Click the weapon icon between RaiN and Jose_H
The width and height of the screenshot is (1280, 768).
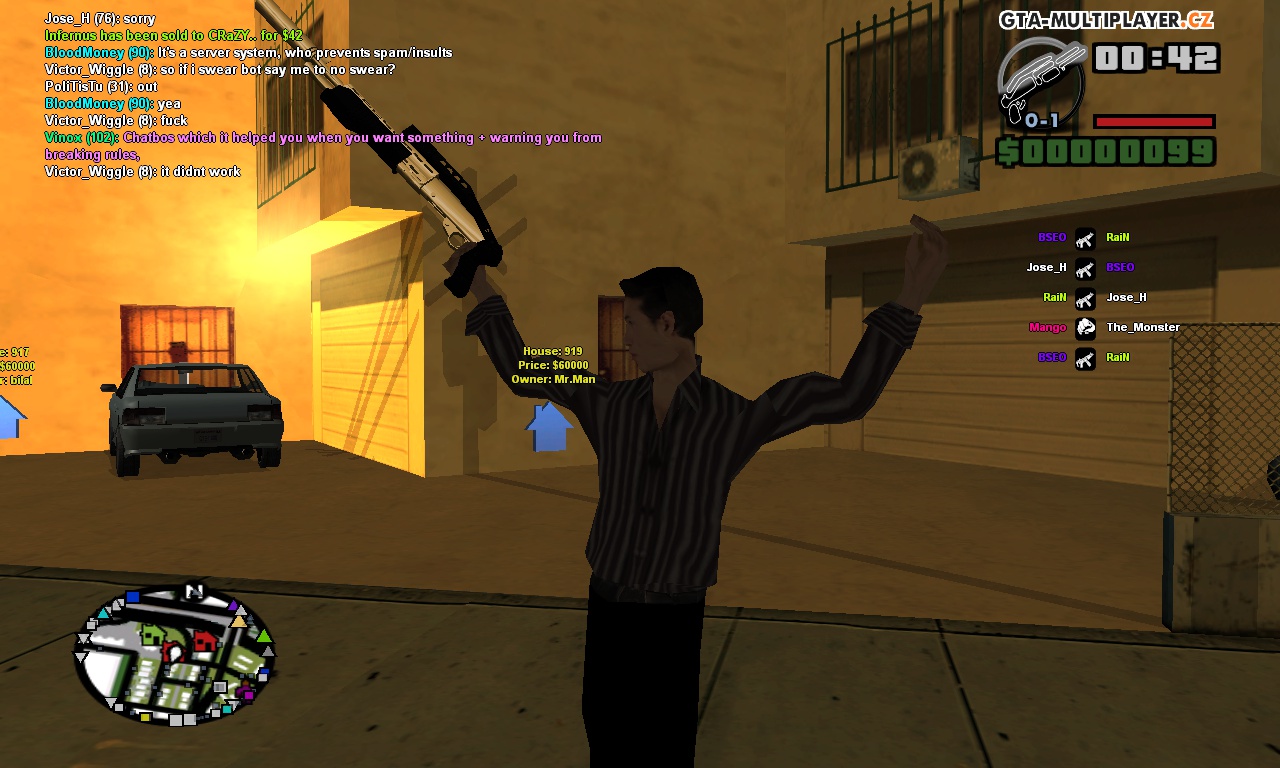click(1085, 298)
